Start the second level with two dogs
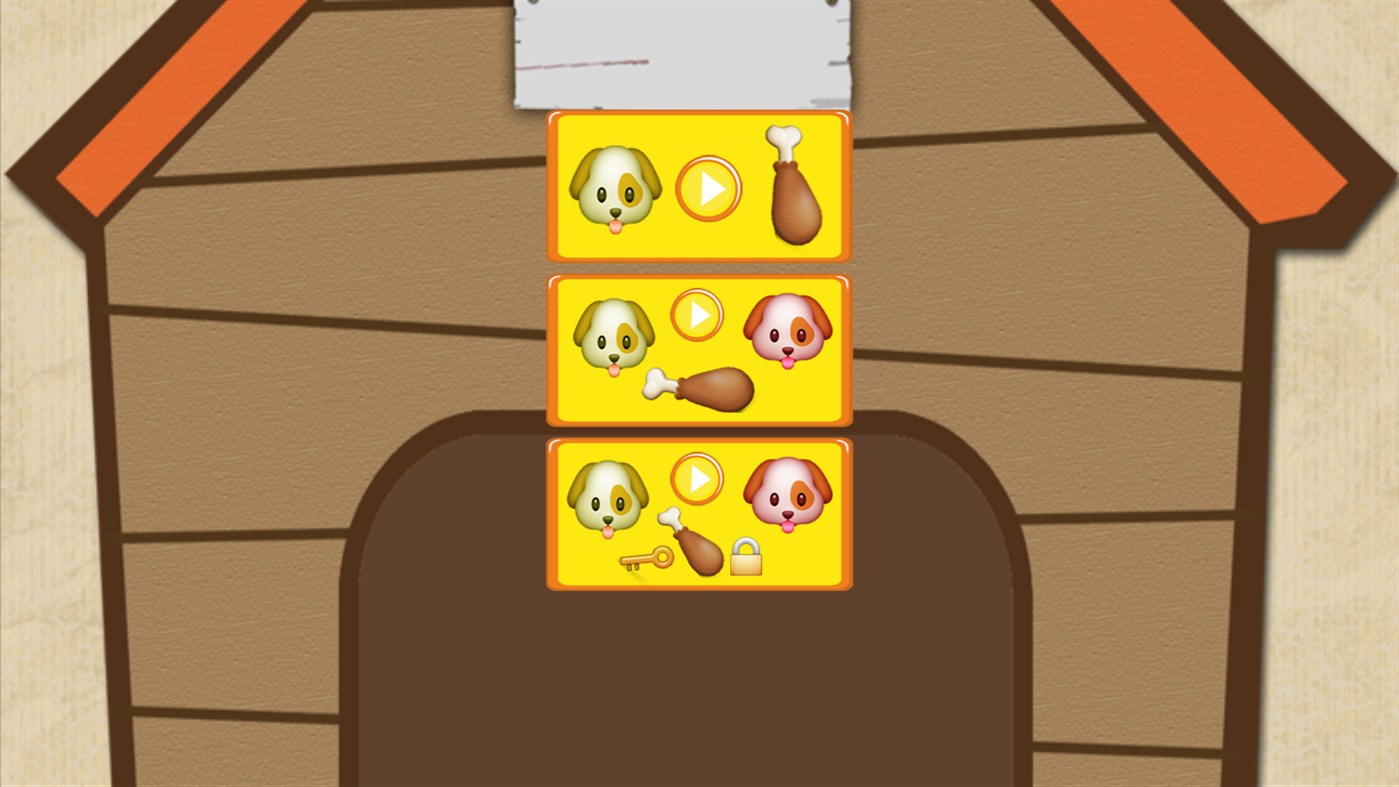Image resolution: width=1399 pixels, height=787 pixels. point(697,314)
